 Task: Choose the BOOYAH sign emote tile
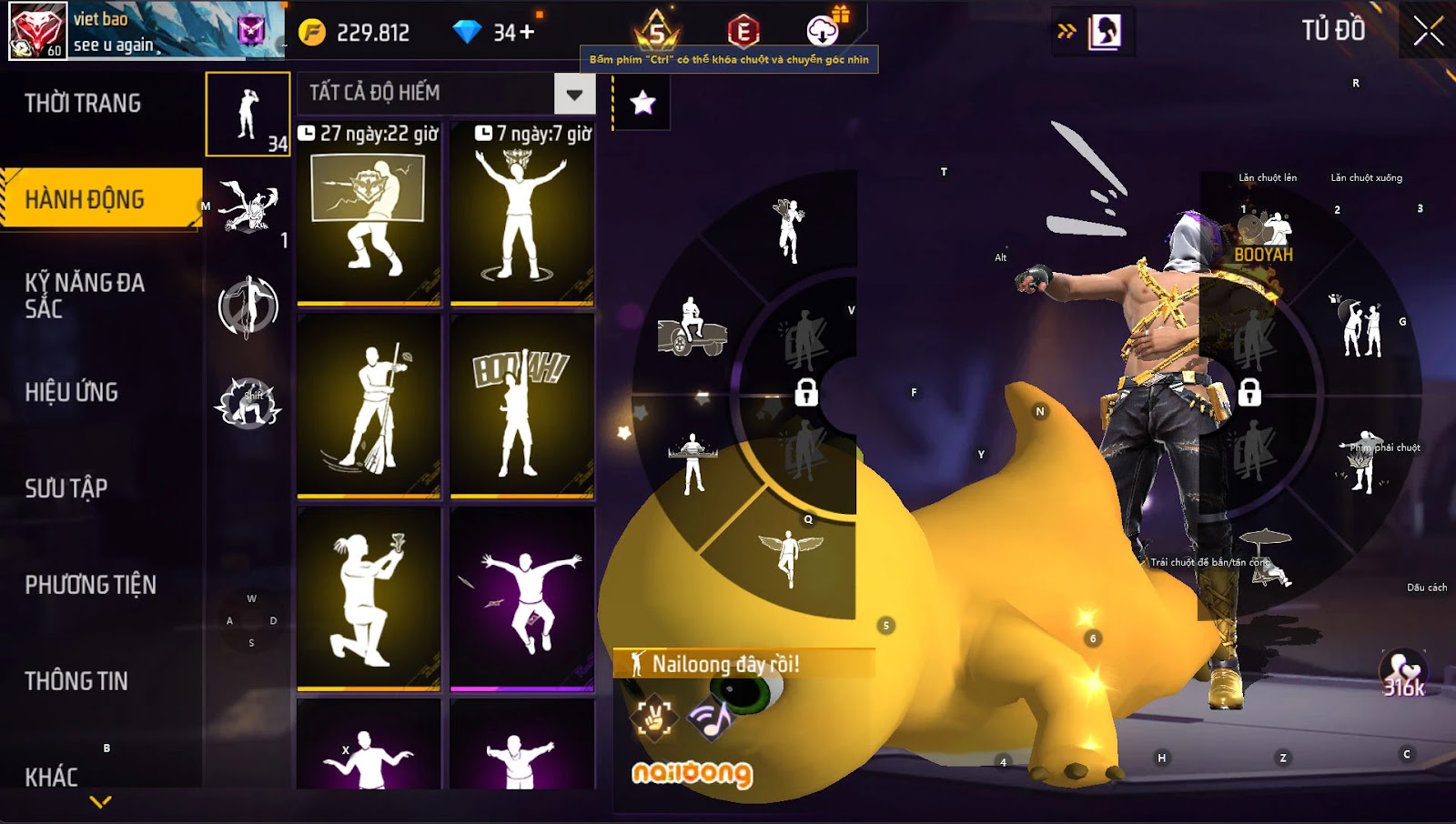(x=522, y=406)
